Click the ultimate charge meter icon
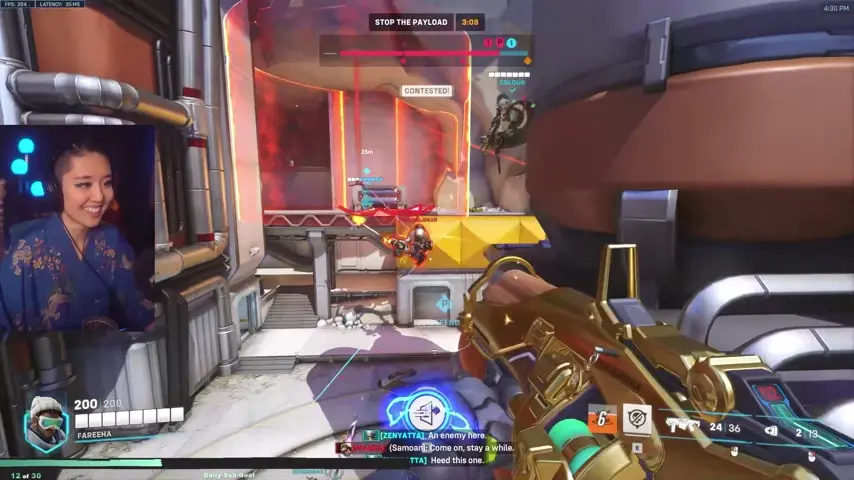854x480 pixels. [x=424, y=411]
